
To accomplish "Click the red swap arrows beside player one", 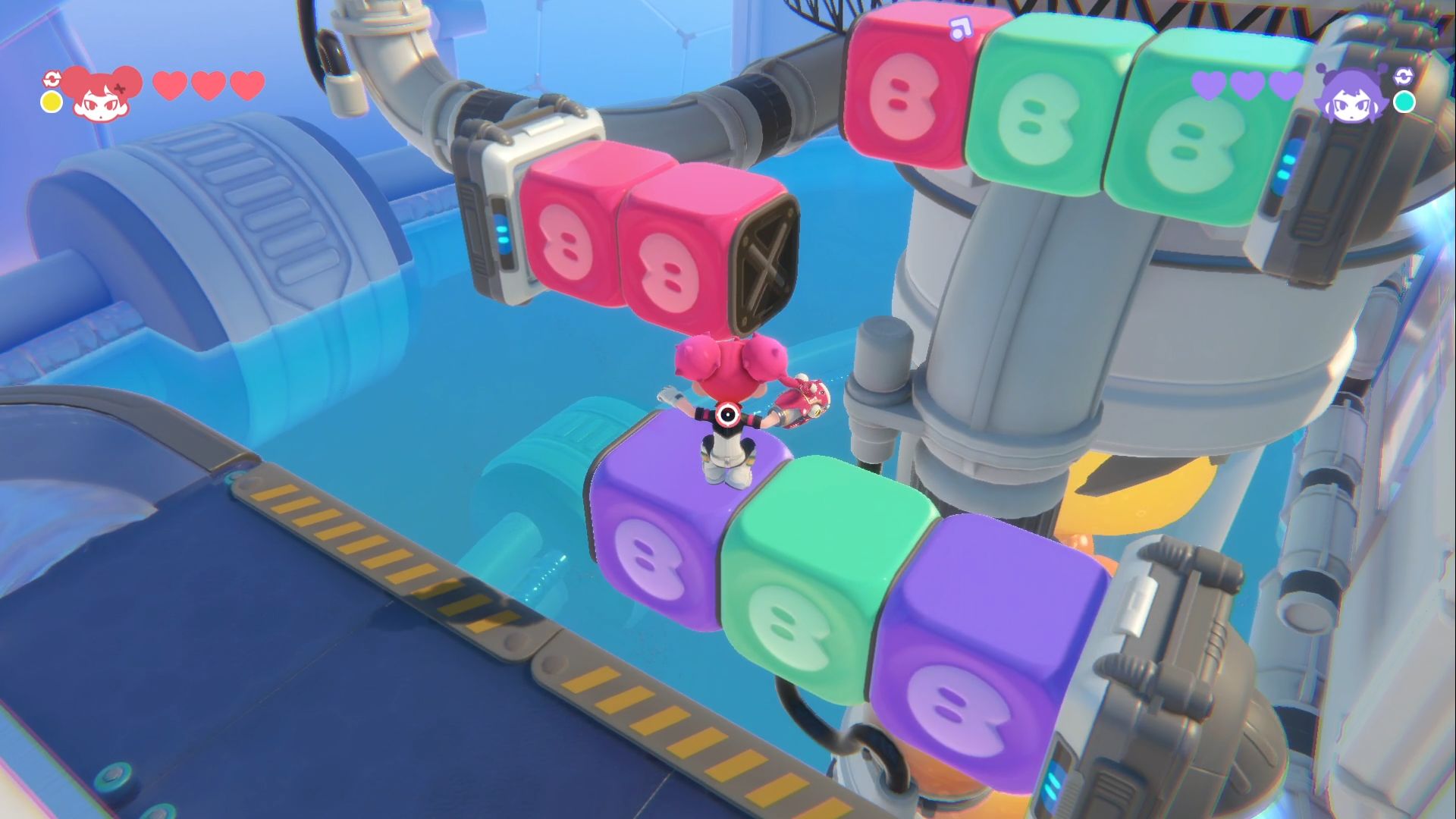I will 52,78.
